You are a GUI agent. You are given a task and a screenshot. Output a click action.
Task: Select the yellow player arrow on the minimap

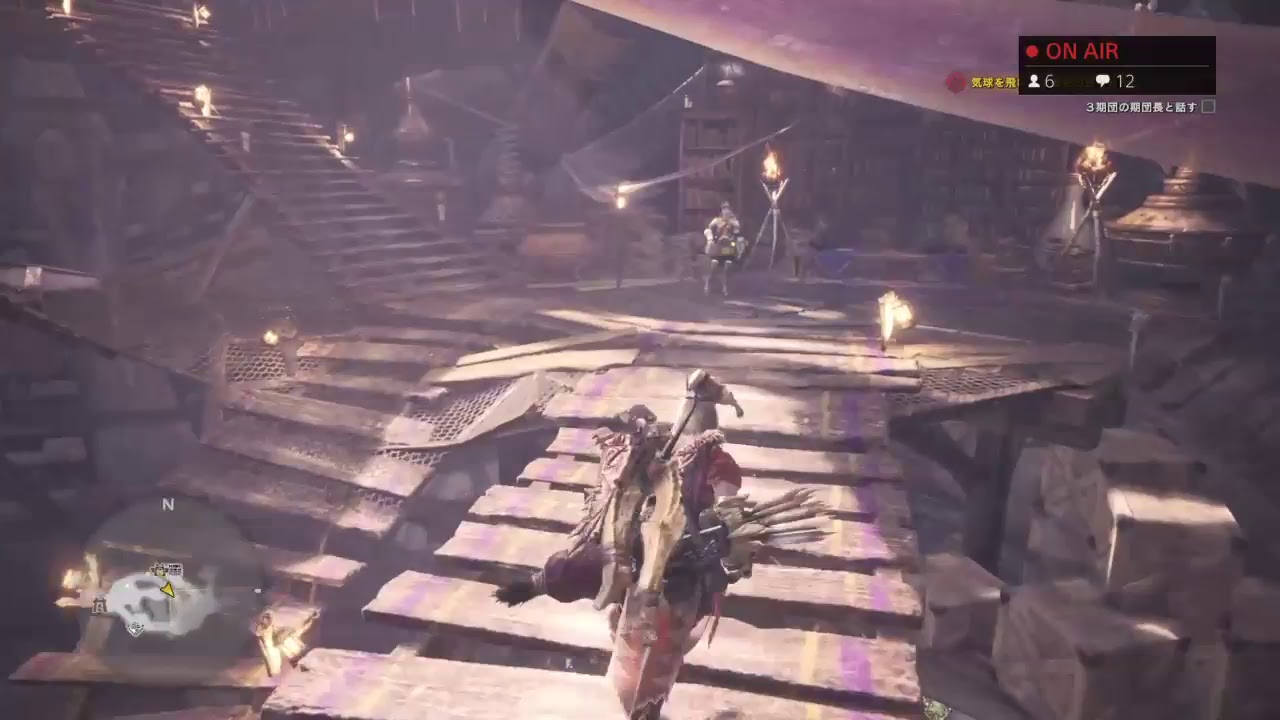[168, 590]
